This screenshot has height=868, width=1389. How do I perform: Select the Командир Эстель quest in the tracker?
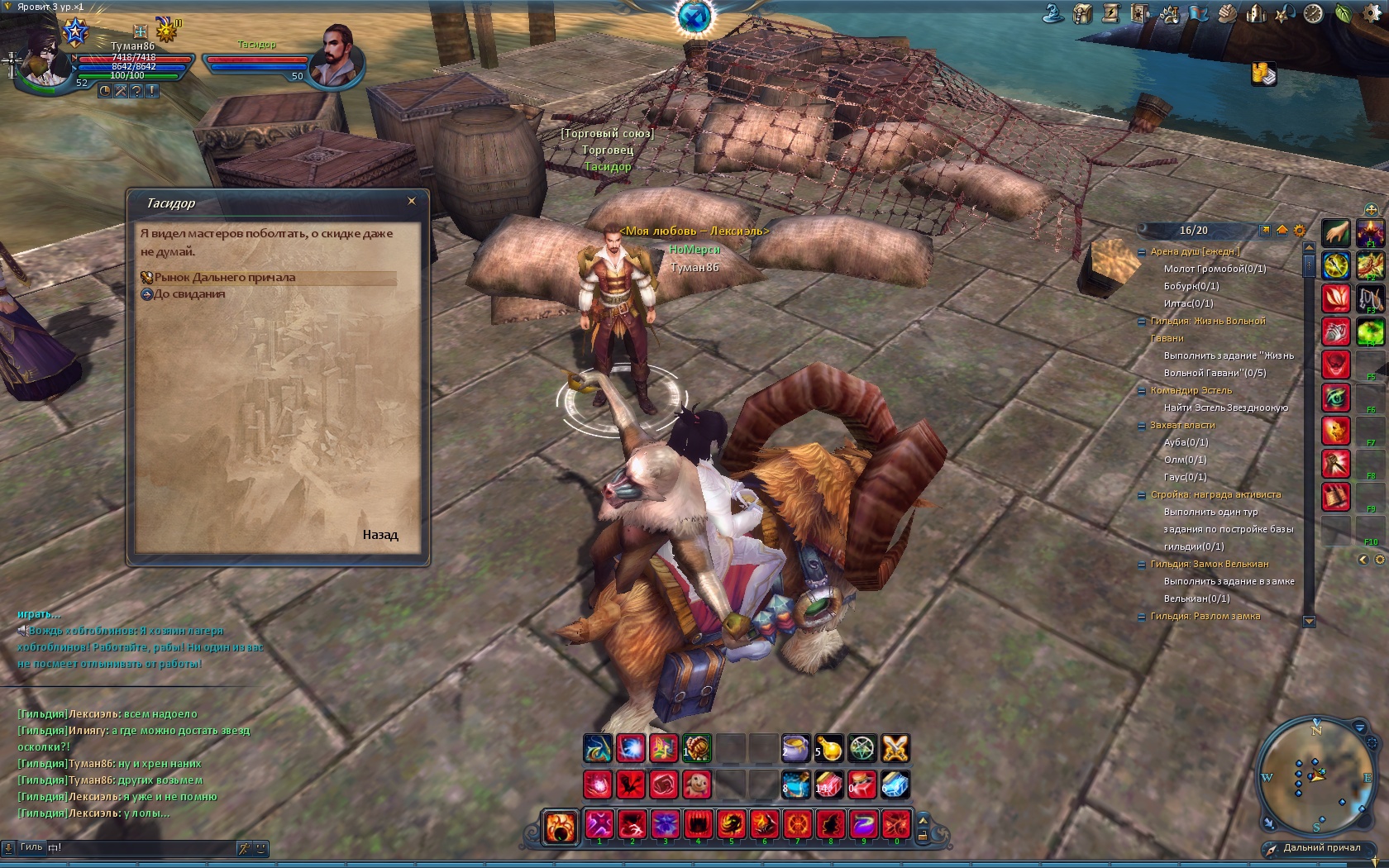(1191, 390)
